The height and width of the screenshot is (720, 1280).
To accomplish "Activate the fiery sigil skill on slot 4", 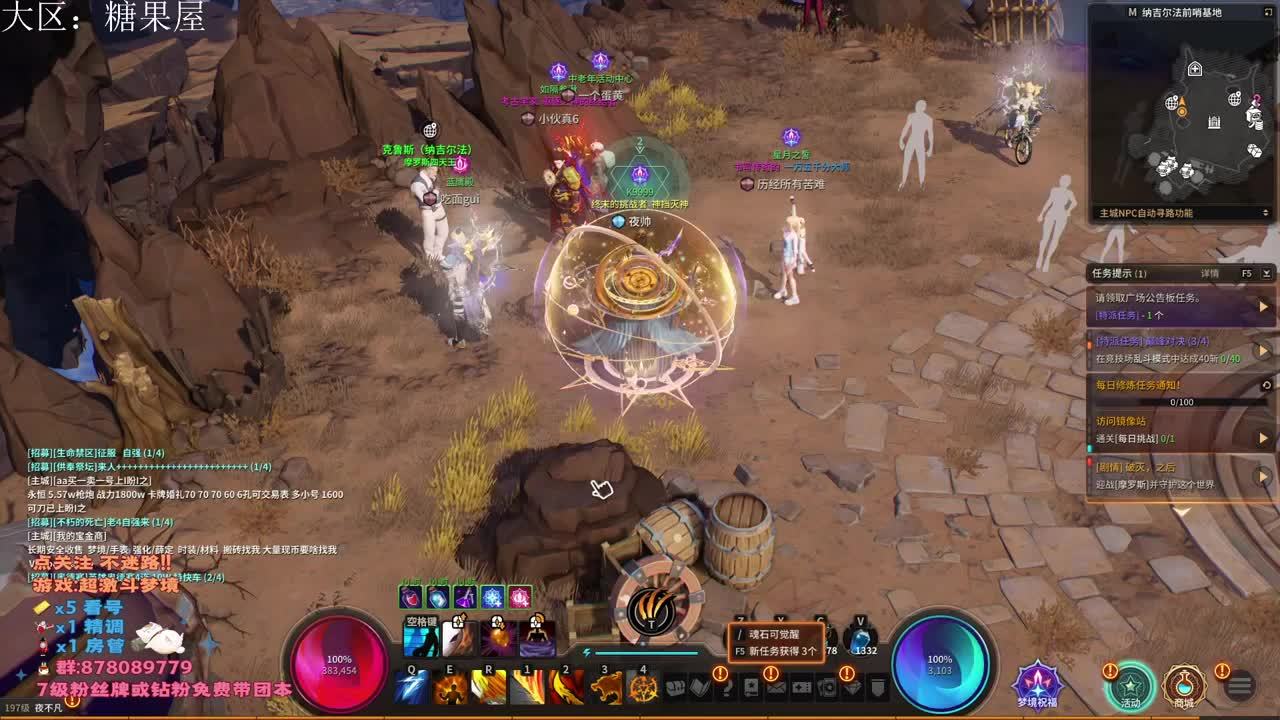I will coord(643,688).
